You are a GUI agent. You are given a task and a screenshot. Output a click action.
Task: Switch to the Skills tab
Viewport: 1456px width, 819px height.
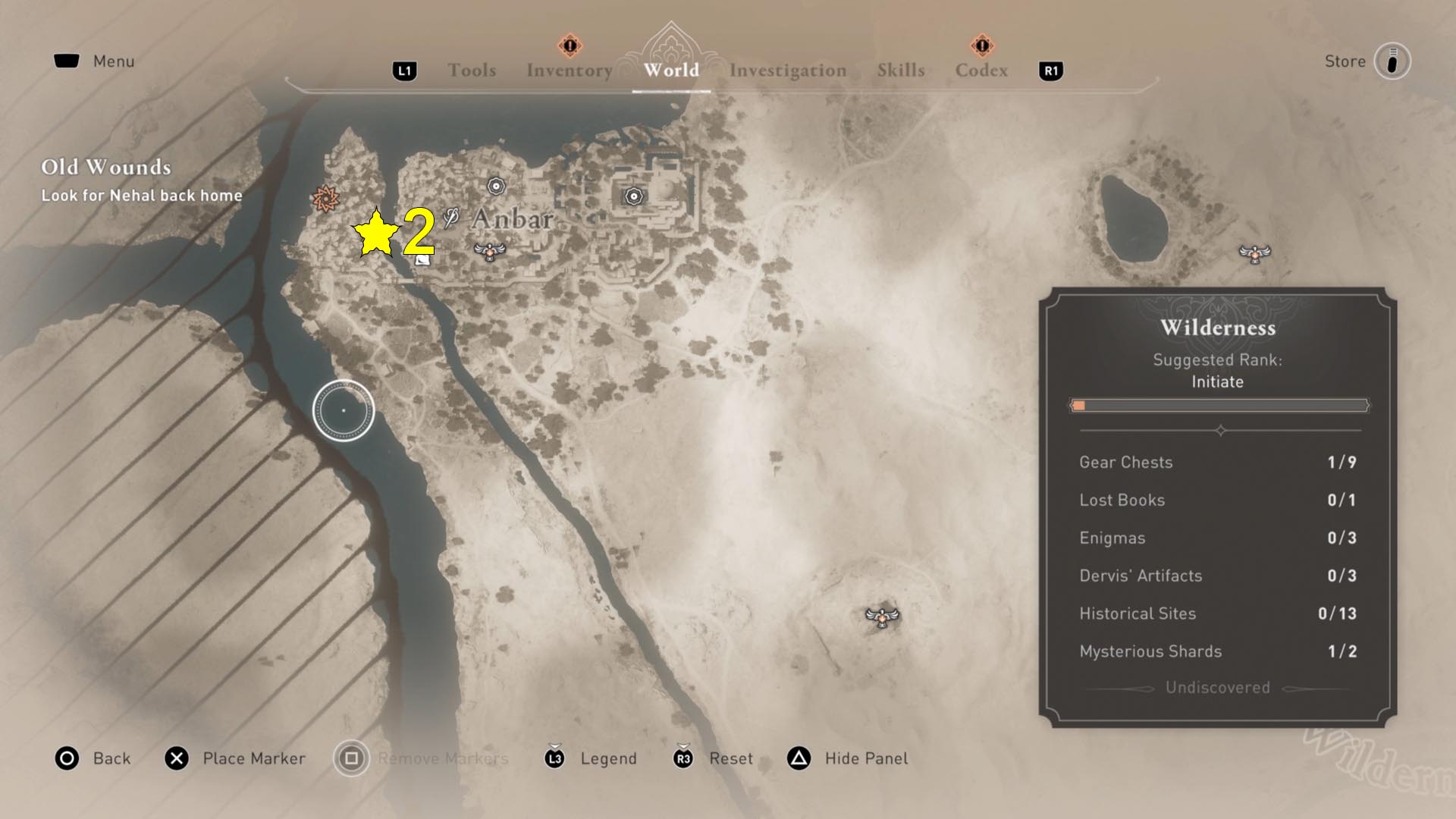point(900,71)
